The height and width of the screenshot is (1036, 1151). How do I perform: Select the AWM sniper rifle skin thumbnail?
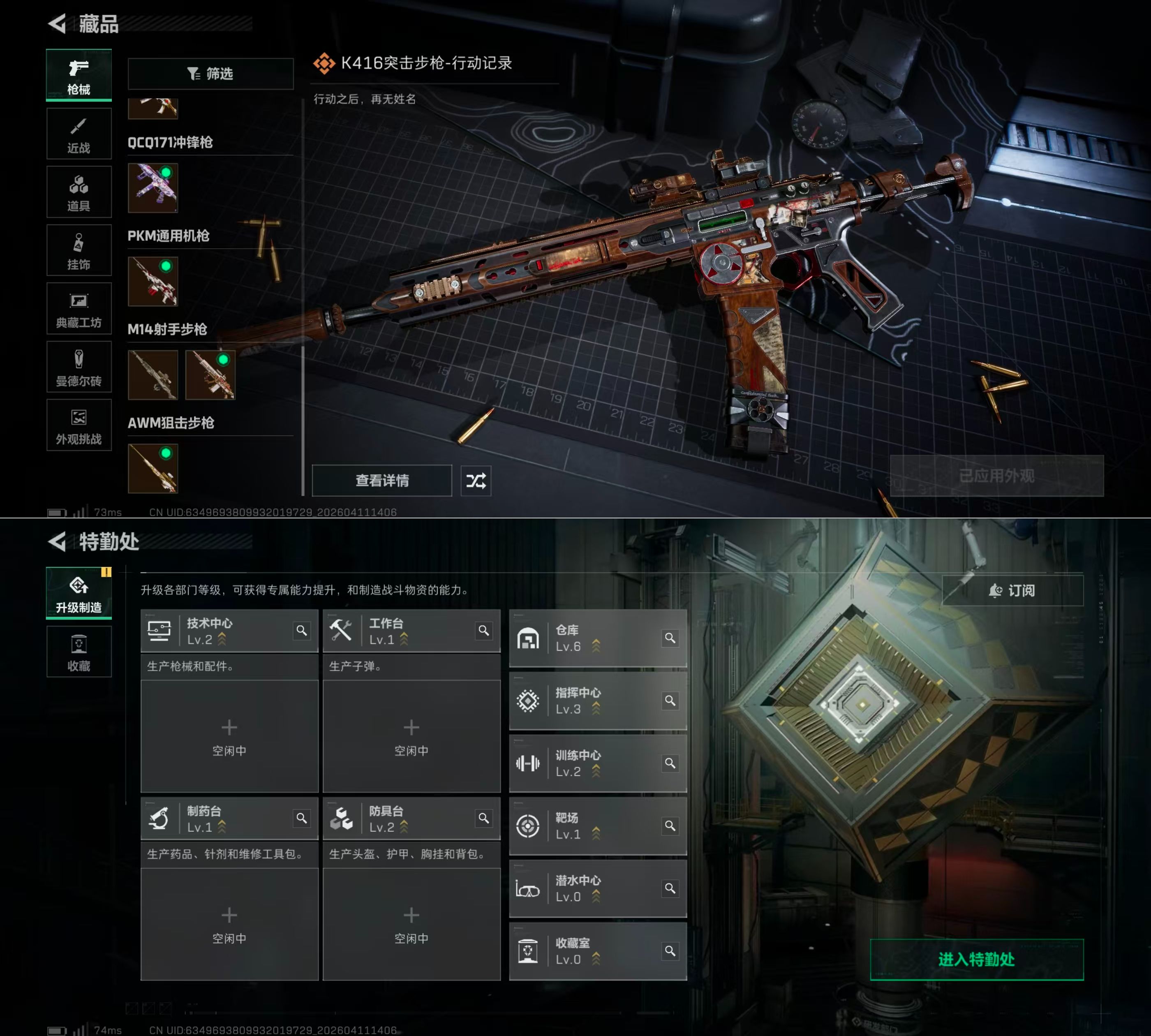pos(153,469)
